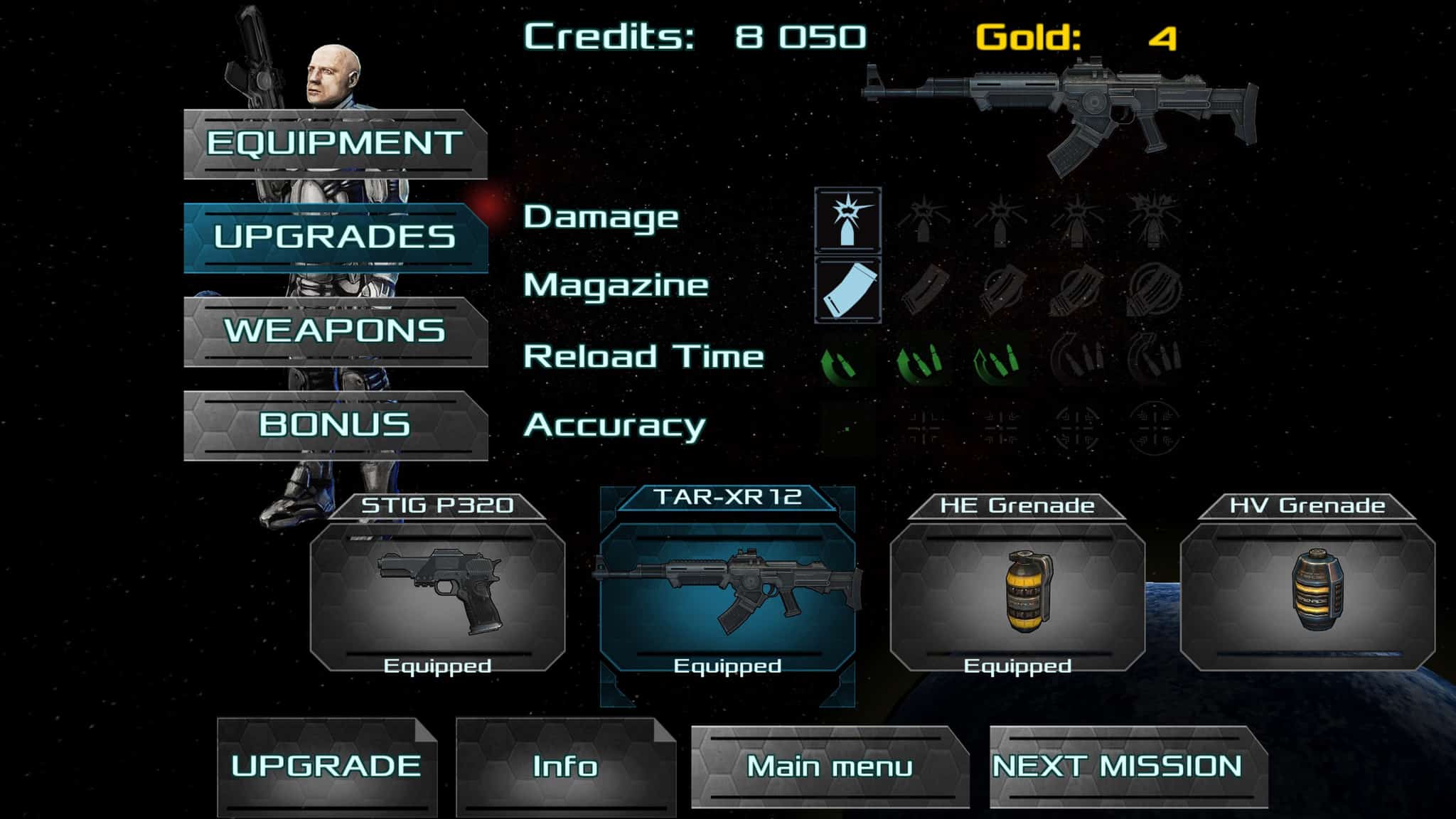
Task: Click the UPGRADE button
Action: click(x=326, y=766)
